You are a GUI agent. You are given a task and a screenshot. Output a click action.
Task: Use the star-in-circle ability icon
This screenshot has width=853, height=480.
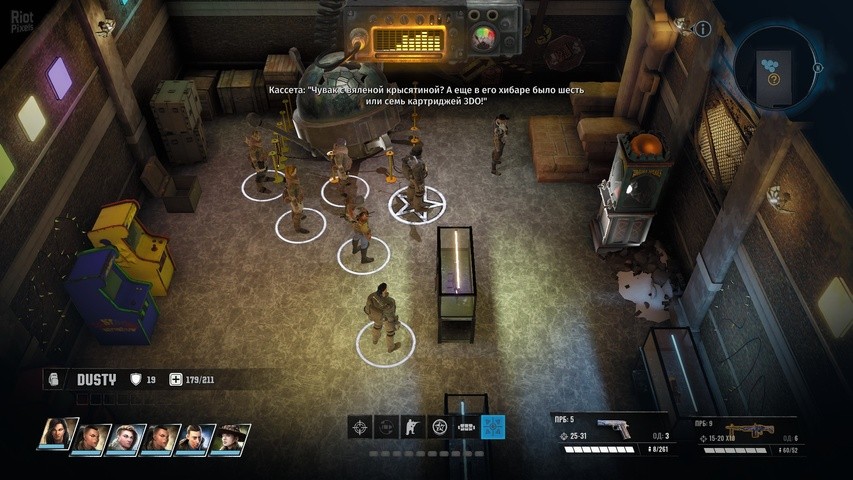click(439, 427)
